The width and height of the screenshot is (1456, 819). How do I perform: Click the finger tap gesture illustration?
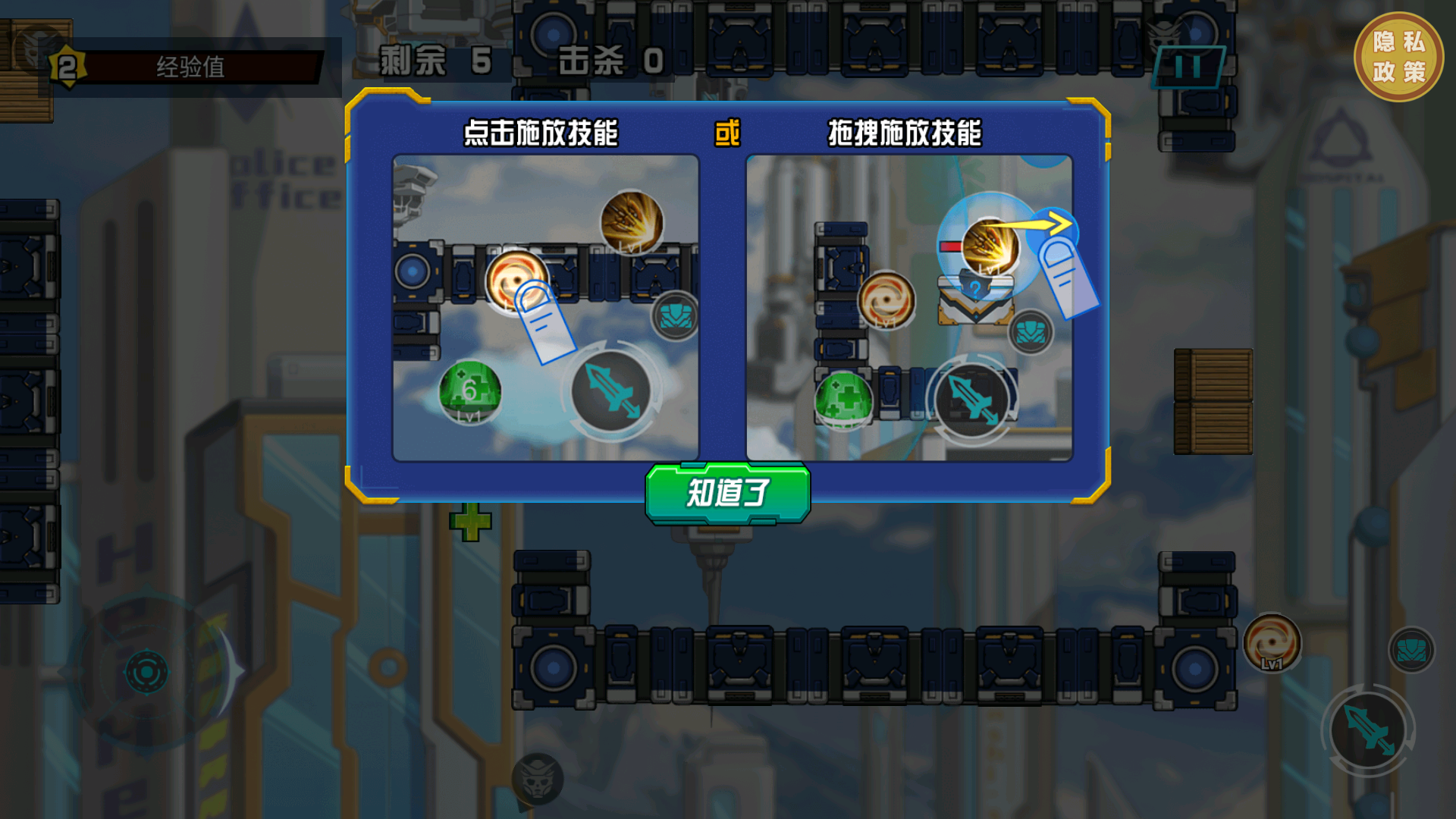(544, 321)
